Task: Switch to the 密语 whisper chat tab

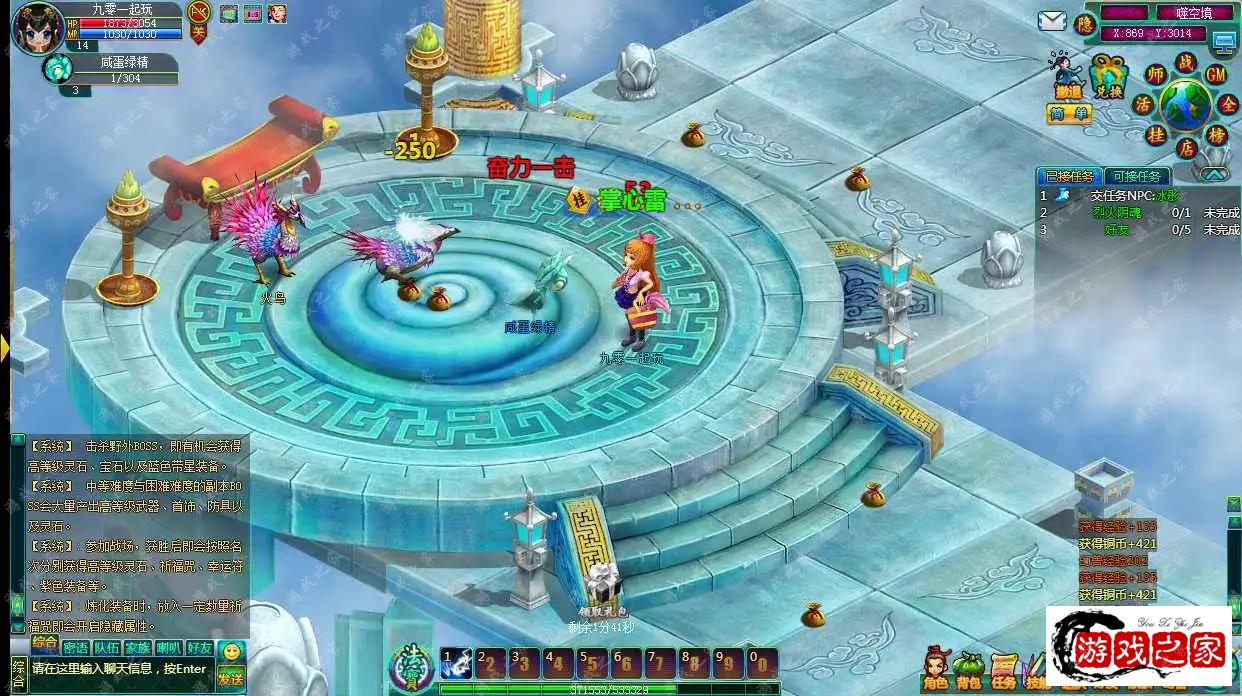Action: point(77,647)
